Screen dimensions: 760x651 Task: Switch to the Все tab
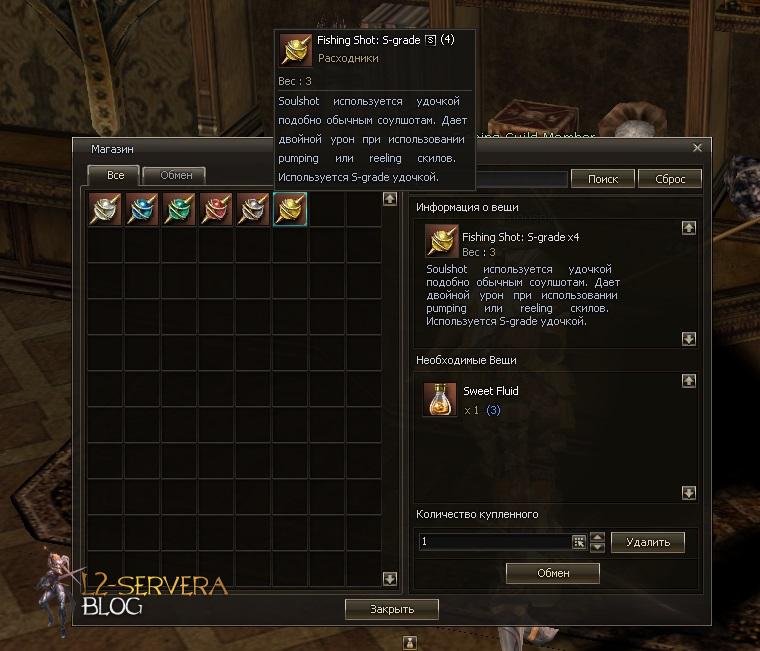coord(113,175)
